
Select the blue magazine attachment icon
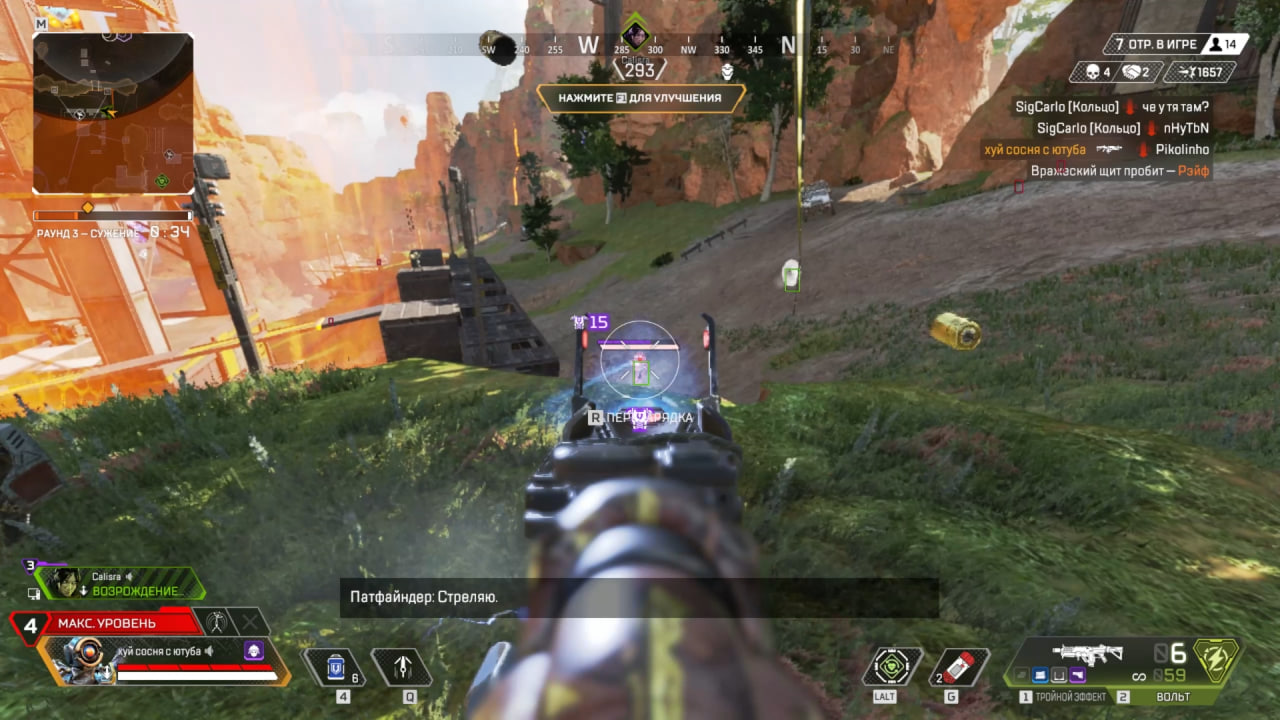coord(1040,675)
